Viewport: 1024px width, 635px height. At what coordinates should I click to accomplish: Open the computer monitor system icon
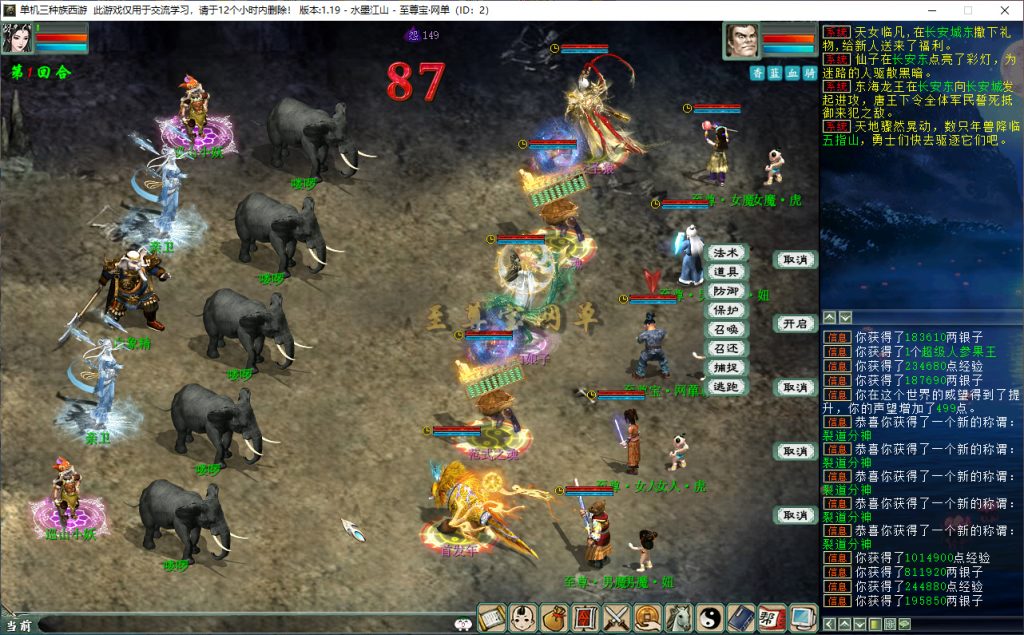coord(803,618)
